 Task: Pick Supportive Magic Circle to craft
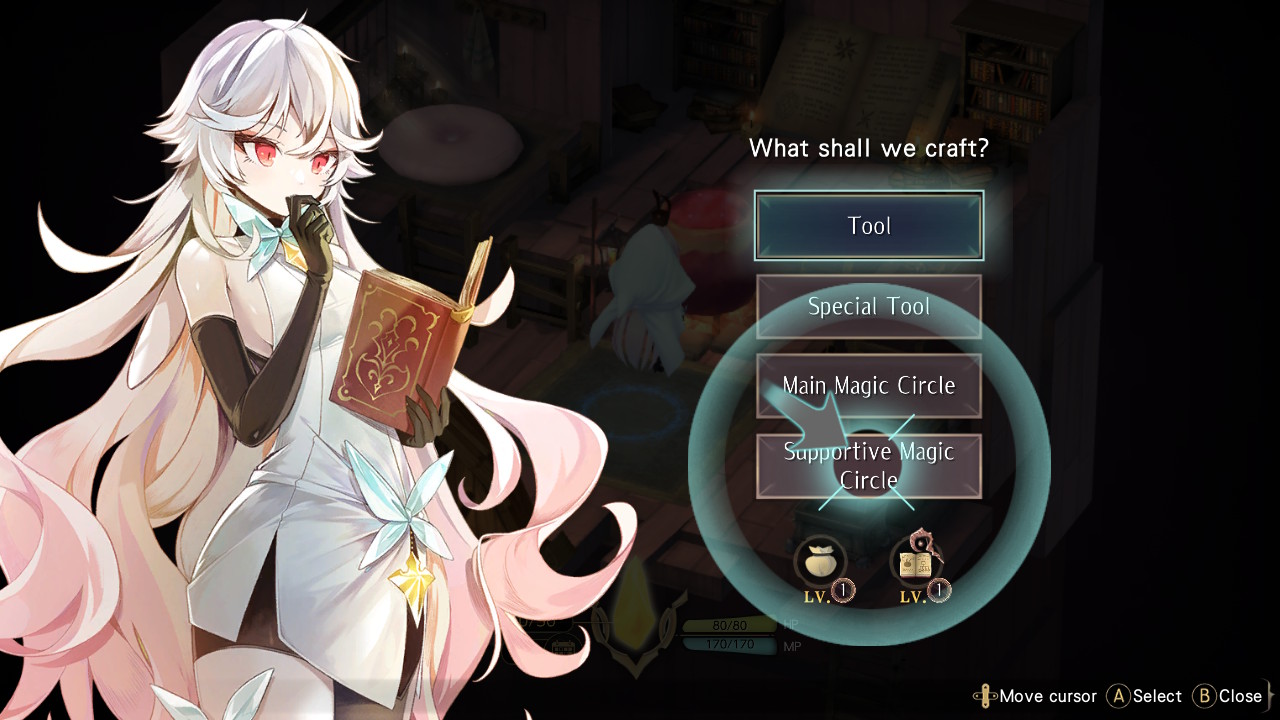point(868,466)
